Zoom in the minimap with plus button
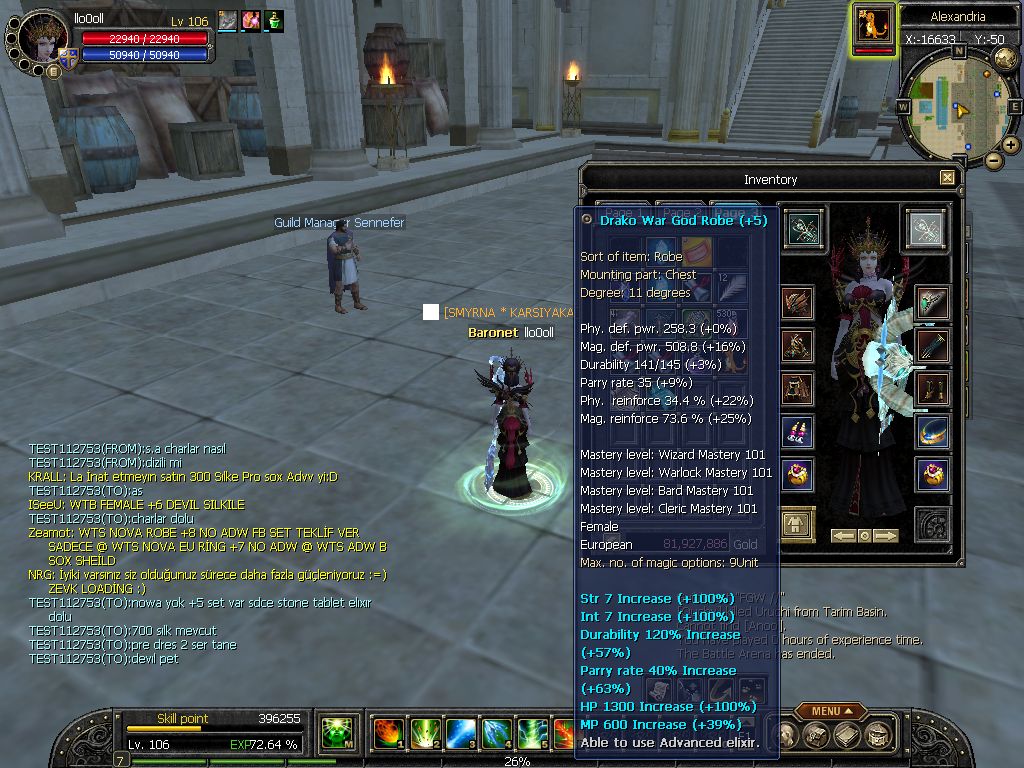This screenshot has width=1024, height=768. [x=1011, y=145]
